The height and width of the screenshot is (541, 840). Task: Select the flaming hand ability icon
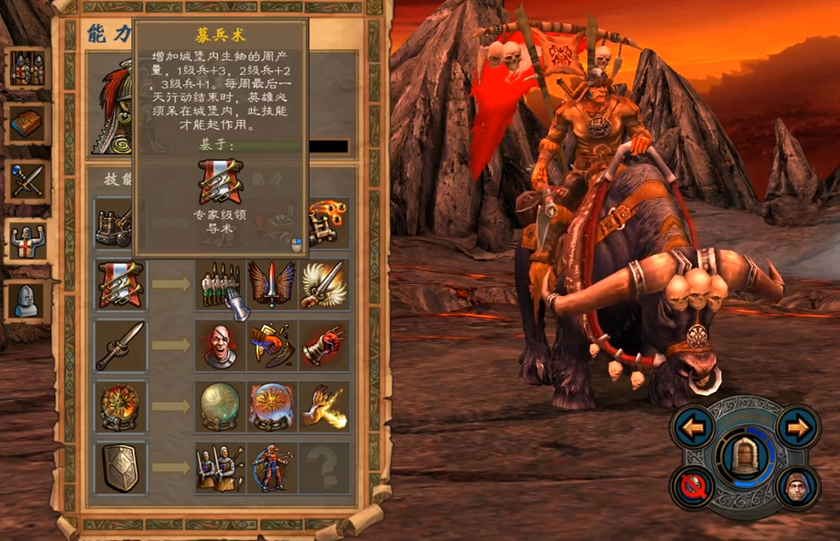[324, 406]
